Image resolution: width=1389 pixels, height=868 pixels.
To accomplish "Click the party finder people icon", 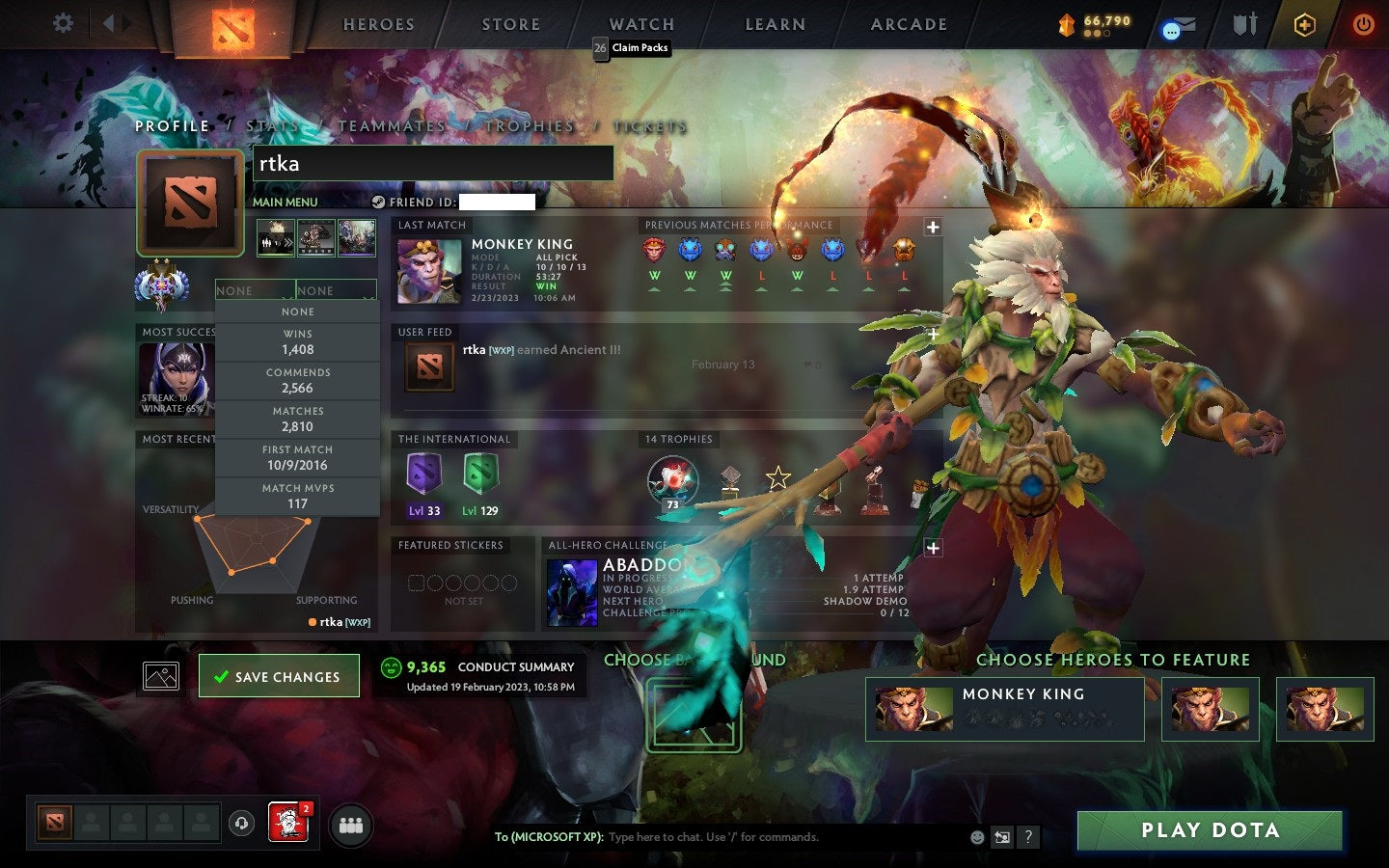I will coord(351,826).
